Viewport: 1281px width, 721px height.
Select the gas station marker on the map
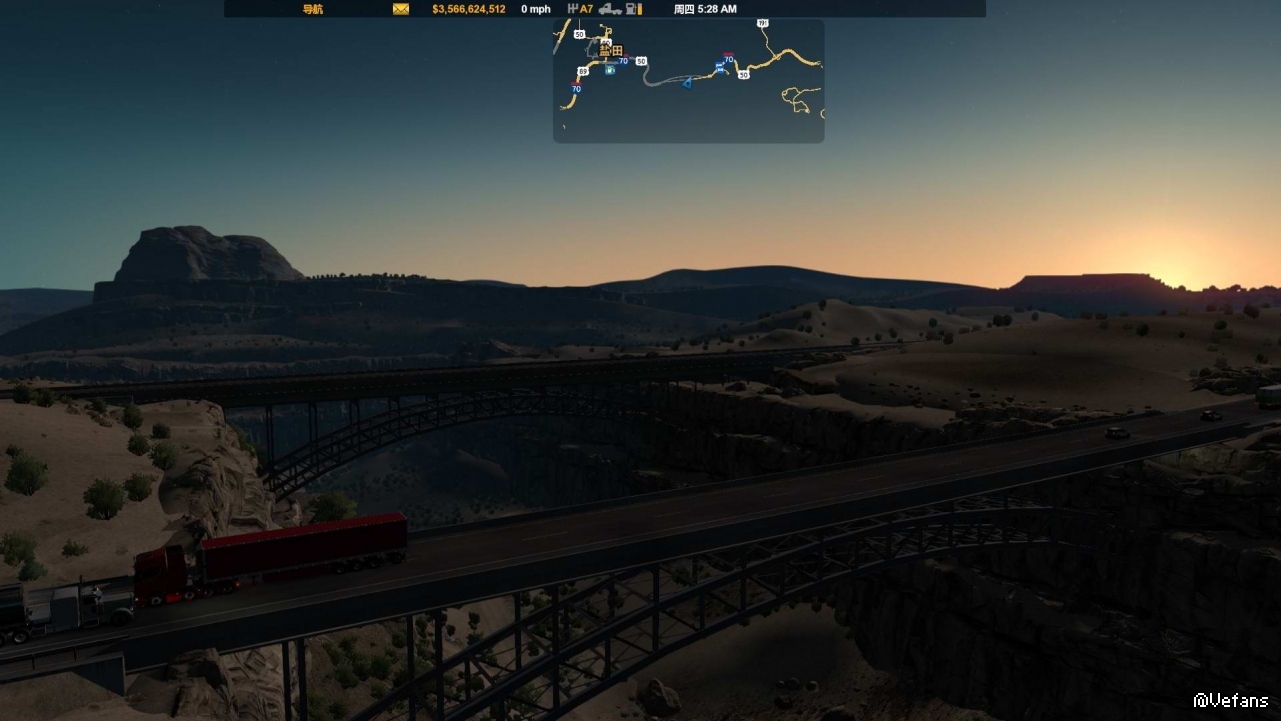(x=610, y=70)
